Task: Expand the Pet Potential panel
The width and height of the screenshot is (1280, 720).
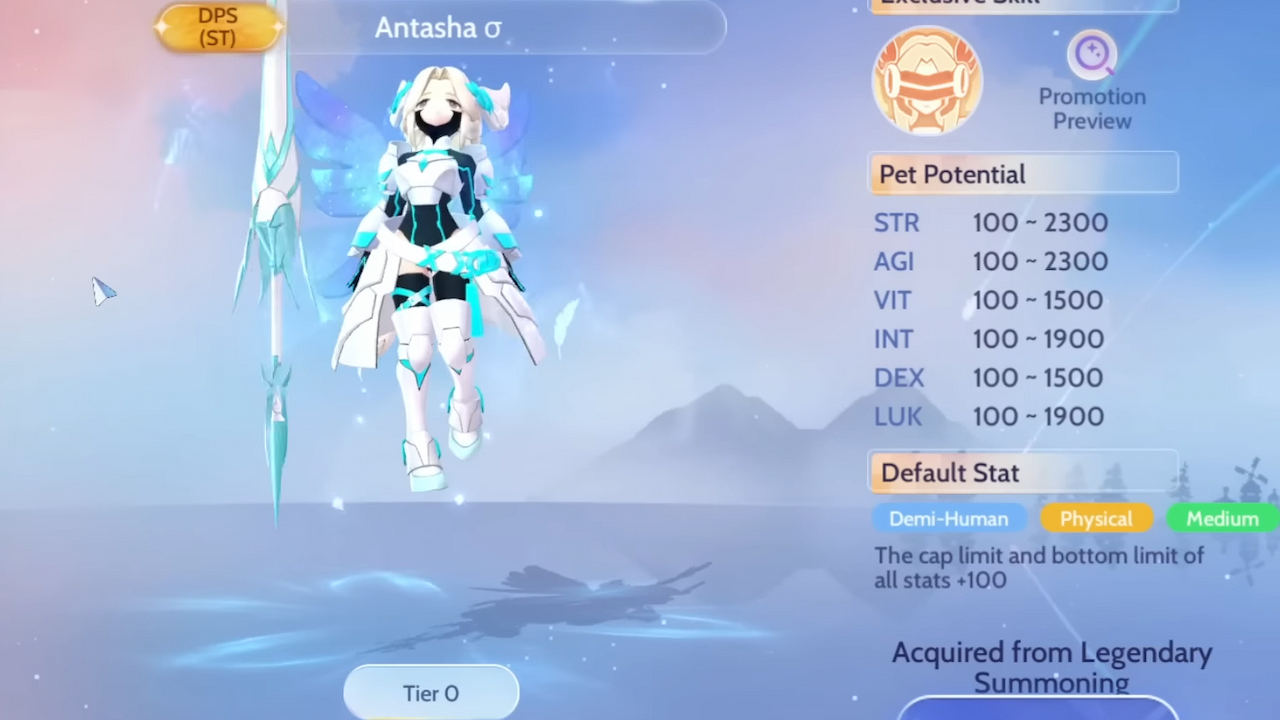Action: coord(1022,174)
